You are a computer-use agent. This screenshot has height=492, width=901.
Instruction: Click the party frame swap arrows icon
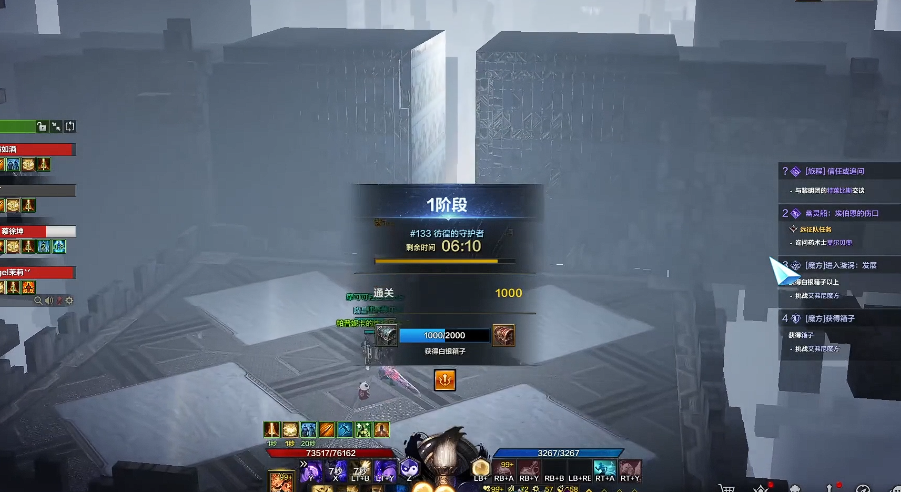pyautogui.click(x=70, y=127)
